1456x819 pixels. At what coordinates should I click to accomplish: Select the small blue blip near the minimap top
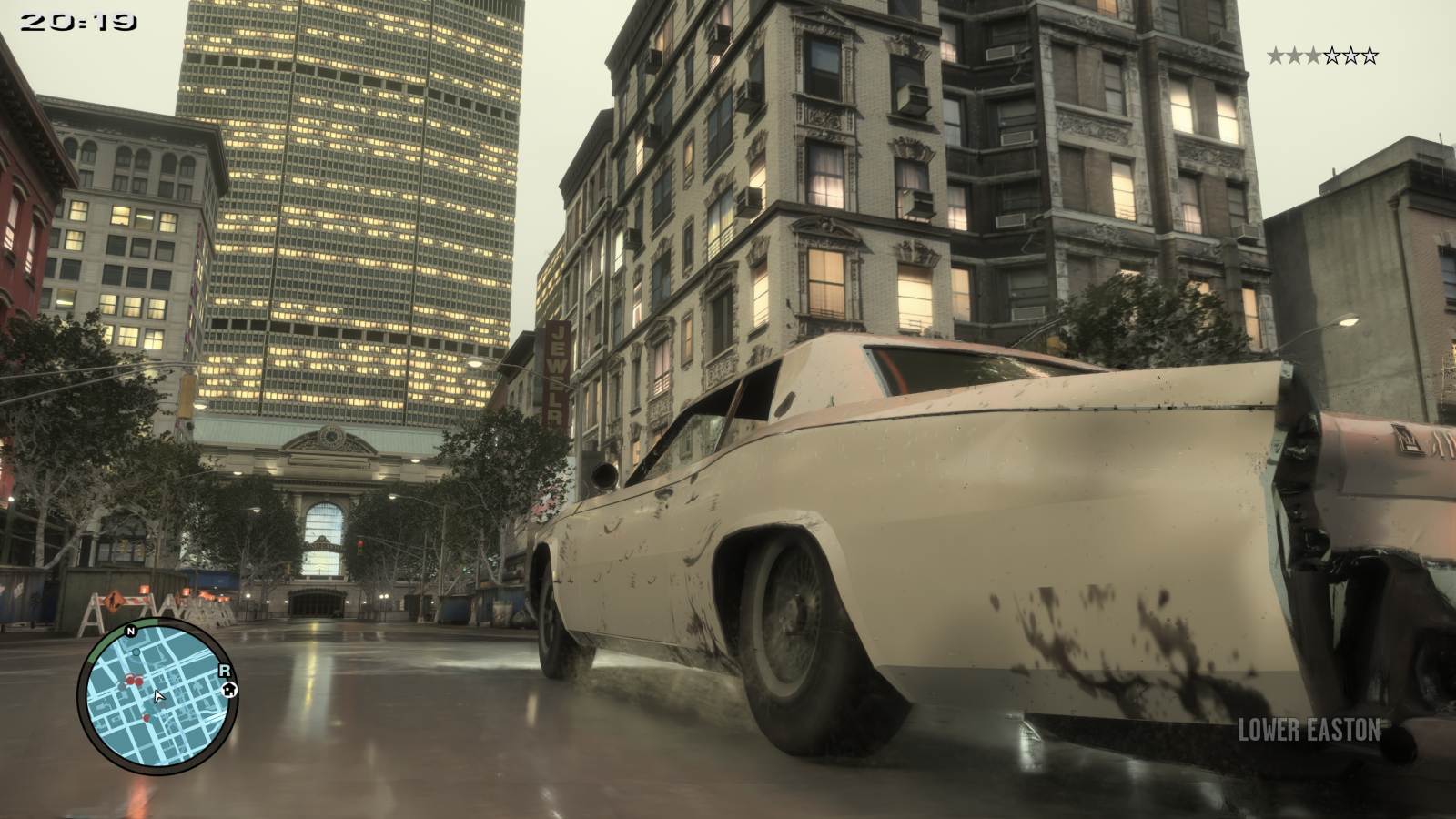click(x=136, y=652)
